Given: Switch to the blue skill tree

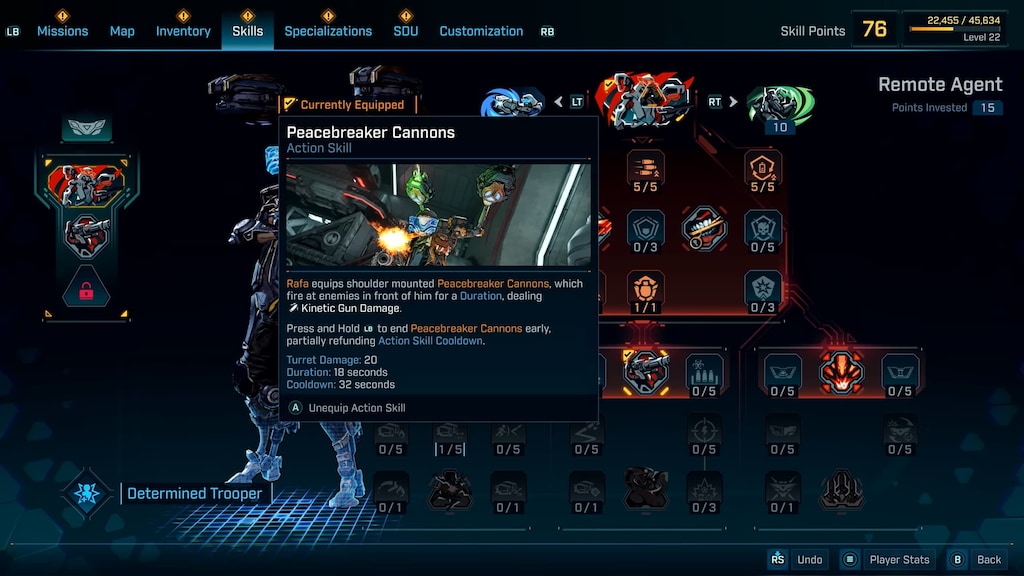Looking at the screenshot, I should click(x=512, y=103).
